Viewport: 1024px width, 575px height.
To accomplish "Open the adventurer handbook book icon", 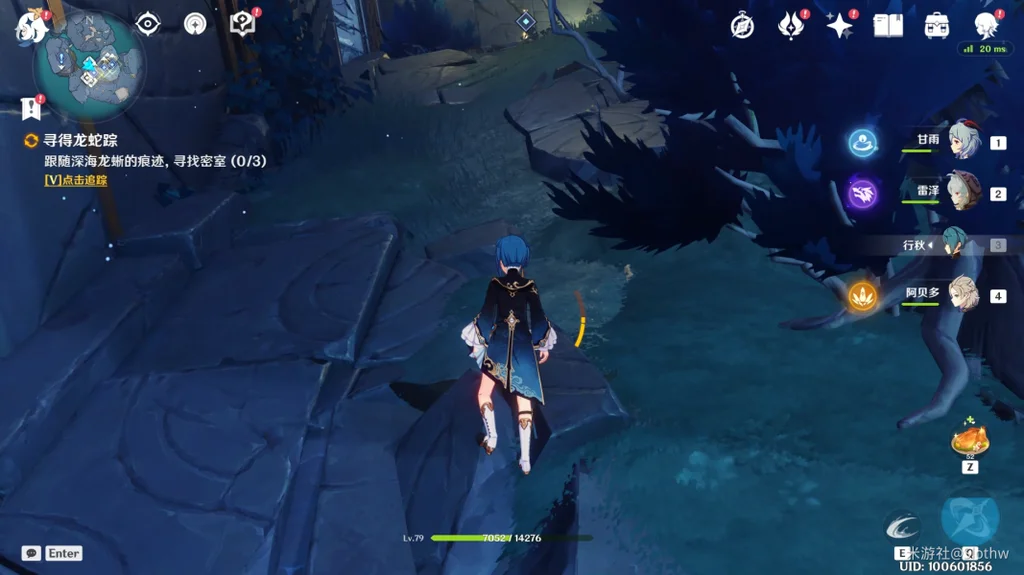I will point(888,26).
